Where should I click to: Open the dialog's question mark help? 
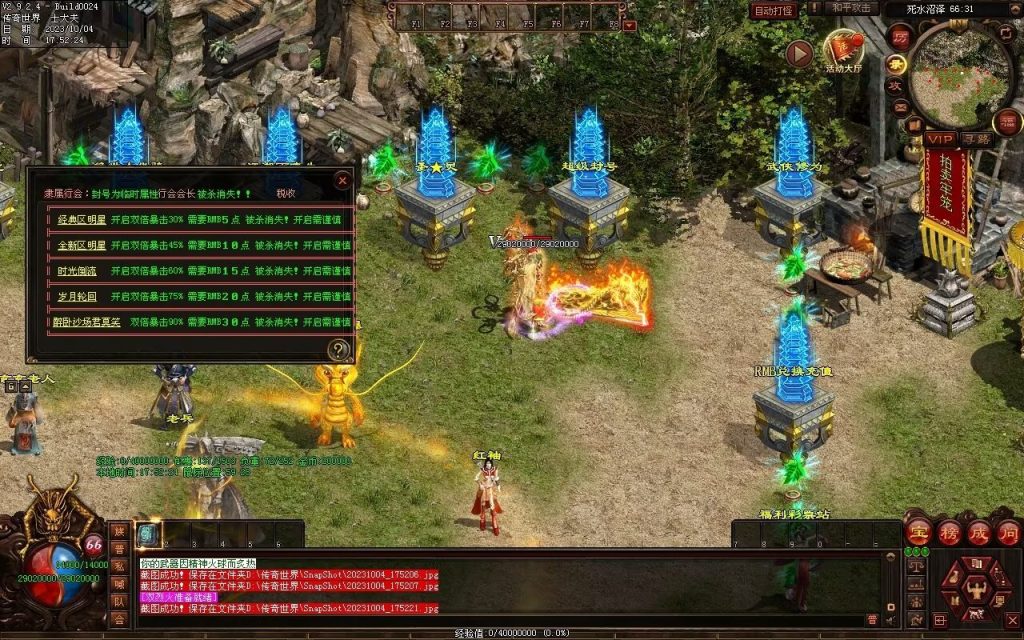340,349
